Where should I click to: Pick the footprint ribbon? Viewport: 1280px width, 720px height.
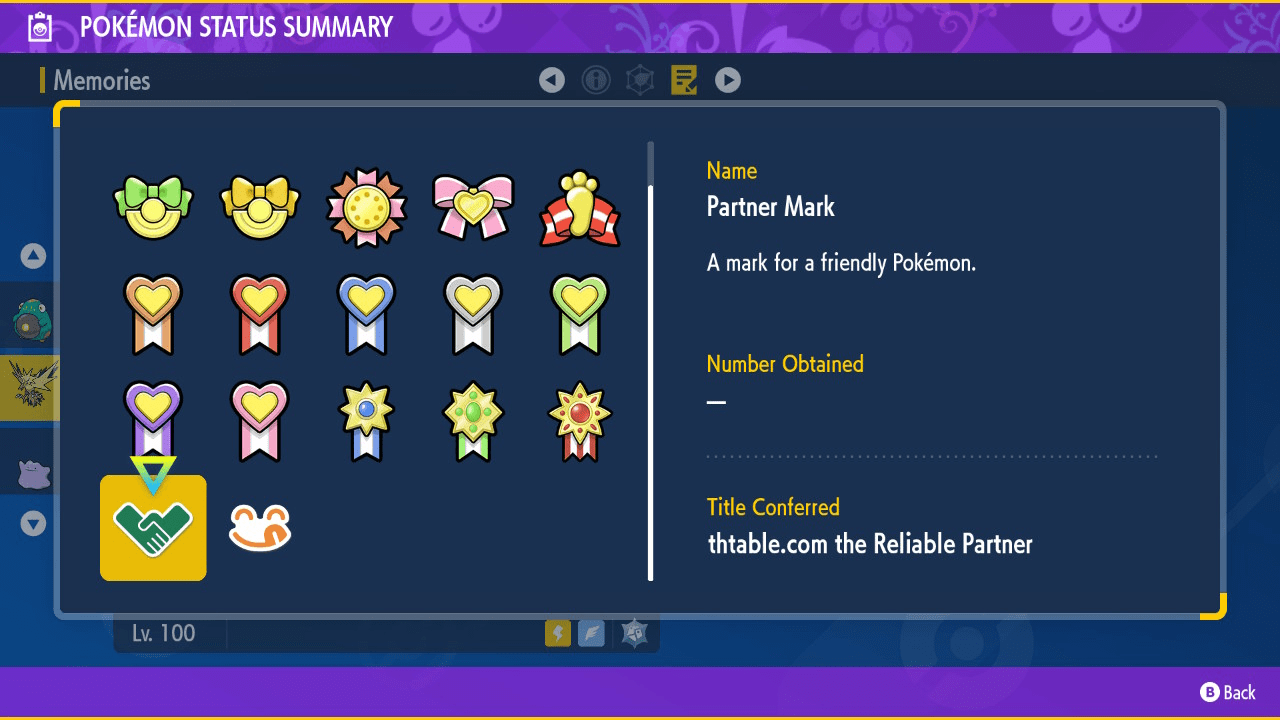[580, 209]
